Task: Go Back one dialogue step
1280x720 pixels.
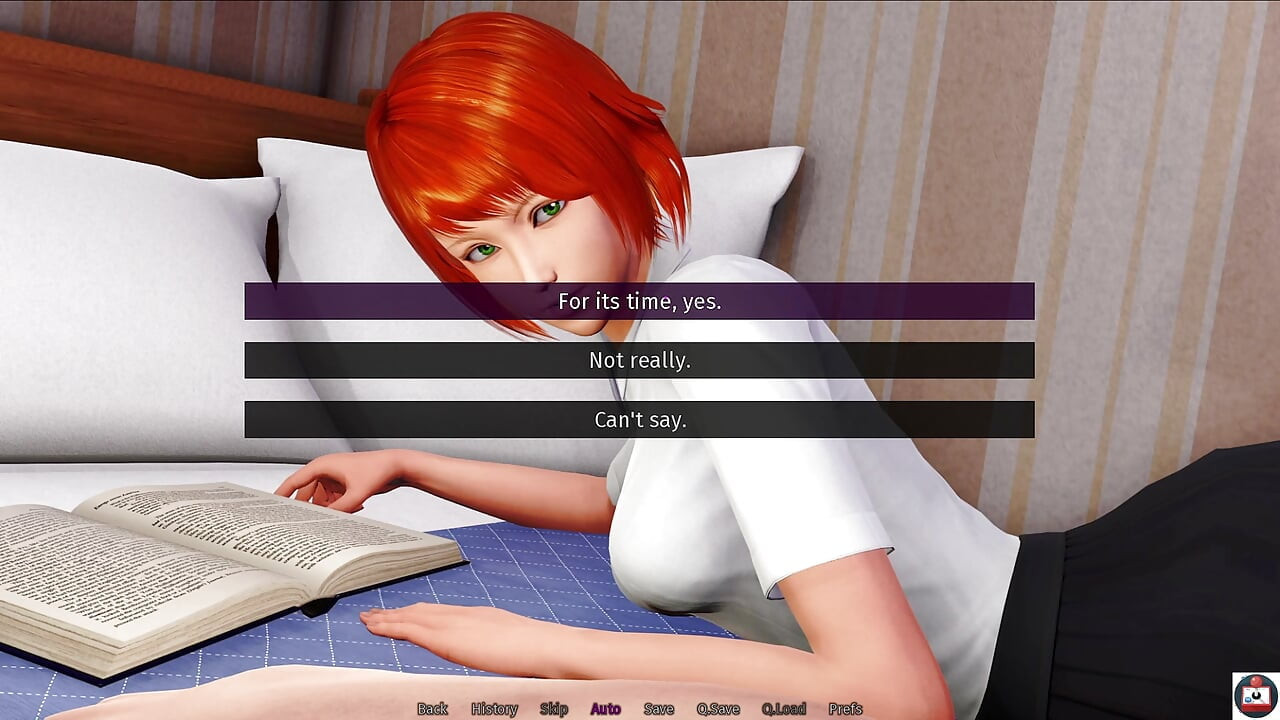Action: coord(432,709)
